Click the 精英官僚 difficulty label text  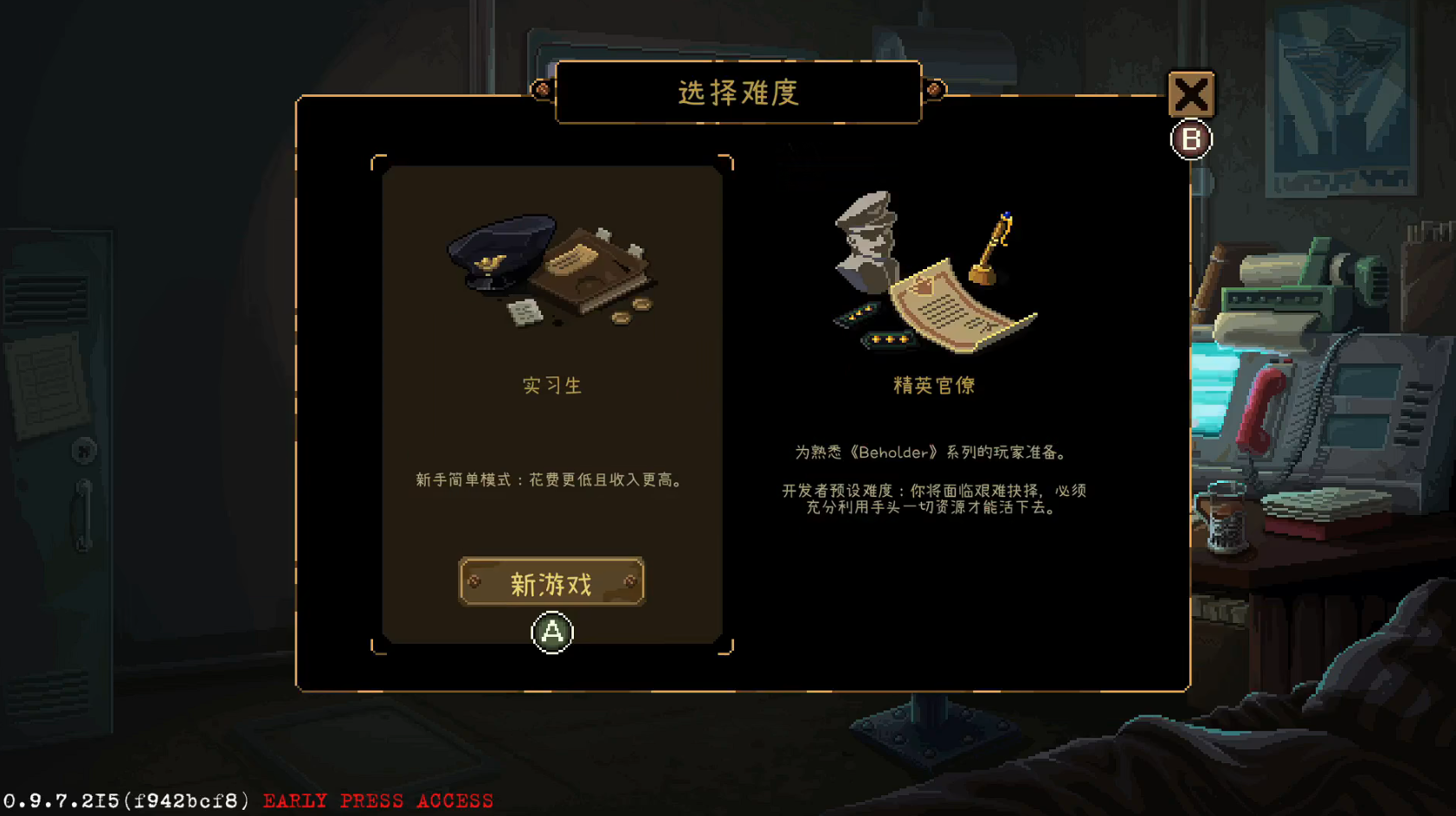pos(935,386)
